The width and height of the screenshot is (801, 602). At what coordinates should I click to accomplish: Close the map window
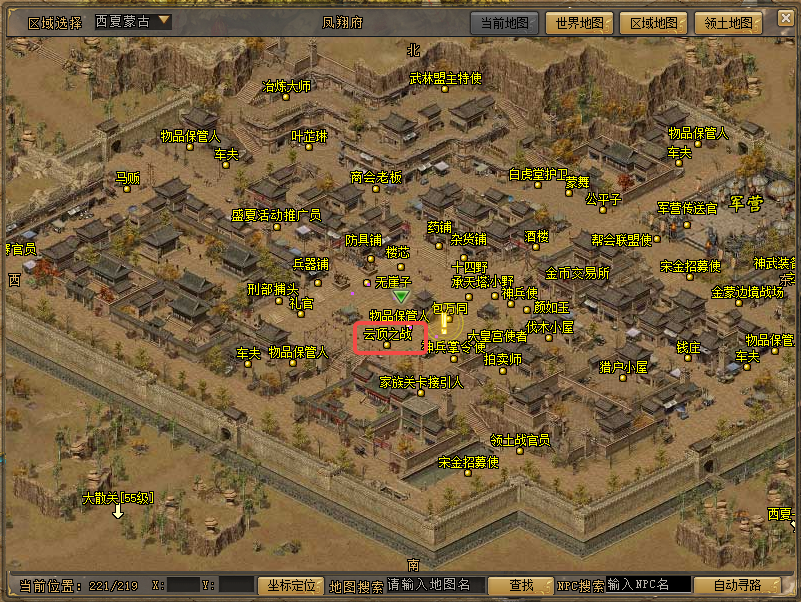[781, 20]
